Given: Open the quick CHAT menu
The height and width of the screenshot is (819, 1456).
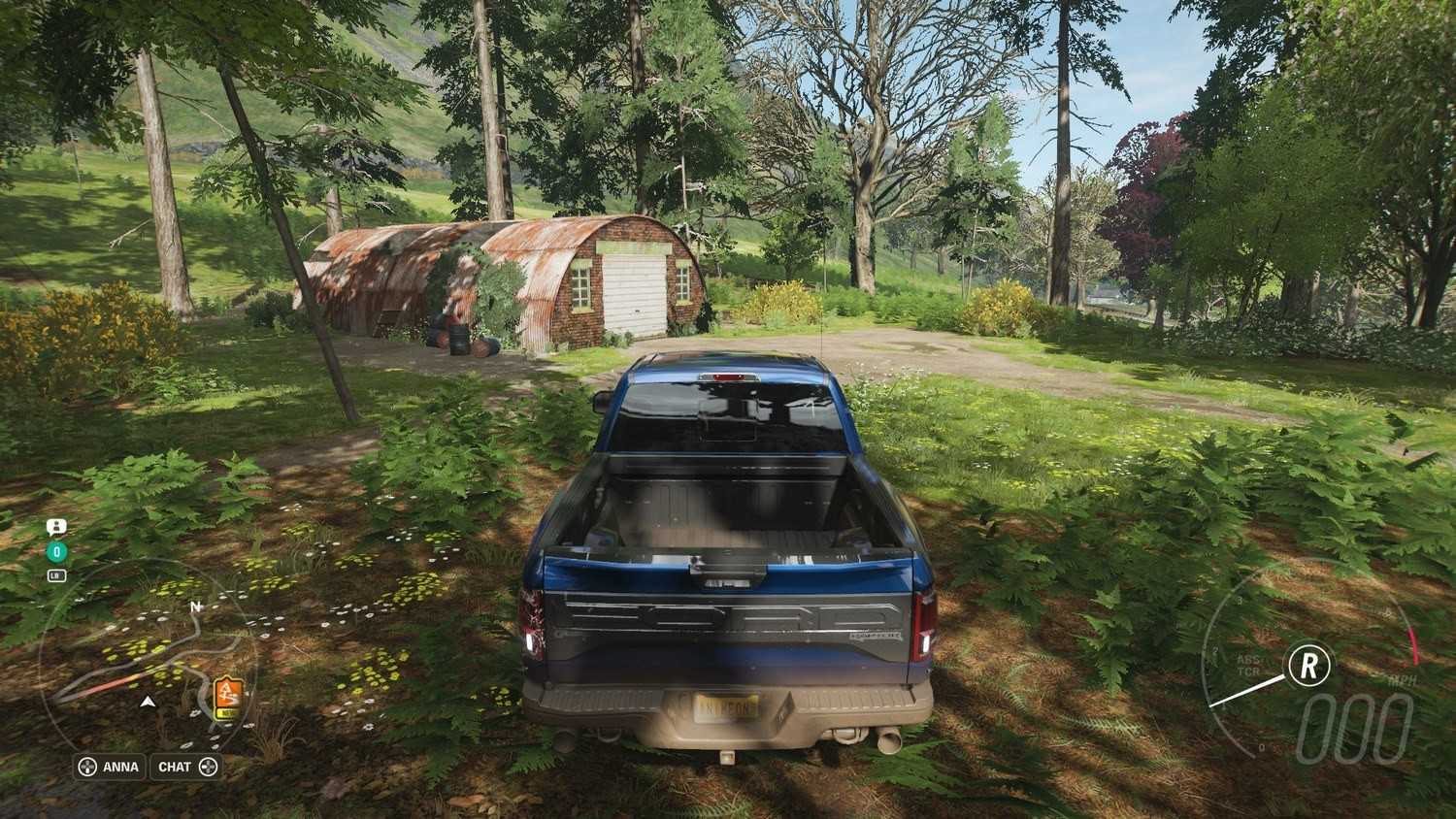Looking at the screenshot, I should (x=186, y=767).
